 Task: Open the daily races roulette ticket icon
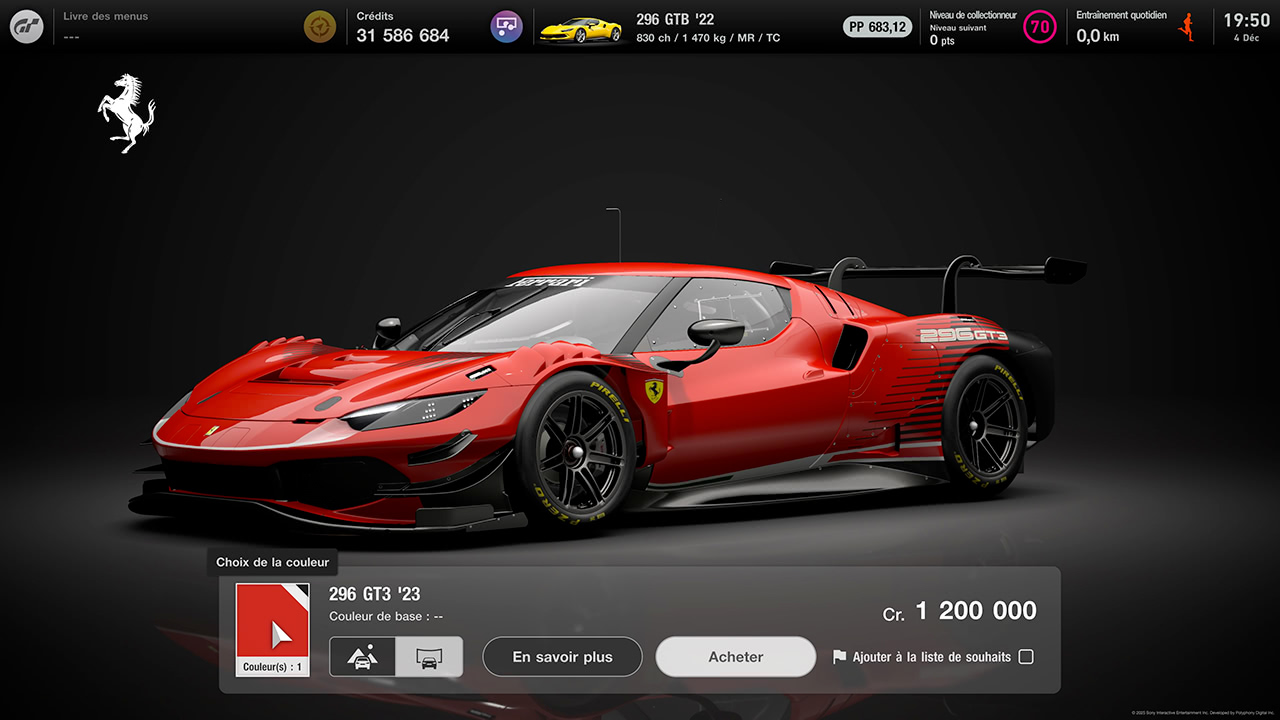pyautogui.click(x=506, y=26)
